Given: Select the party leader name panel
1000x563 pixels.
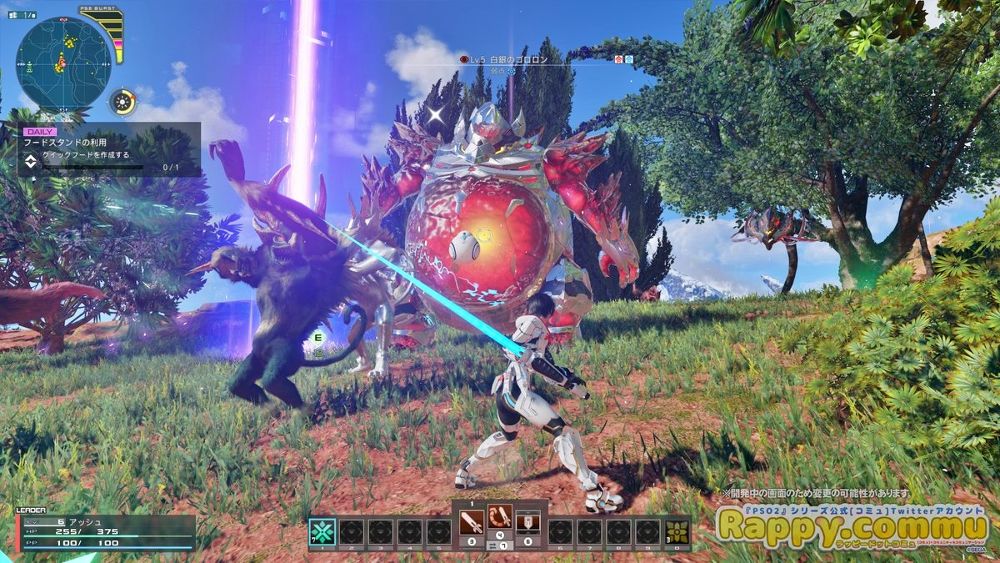Looking at the screenshot, I should click(x=105, y=532).
